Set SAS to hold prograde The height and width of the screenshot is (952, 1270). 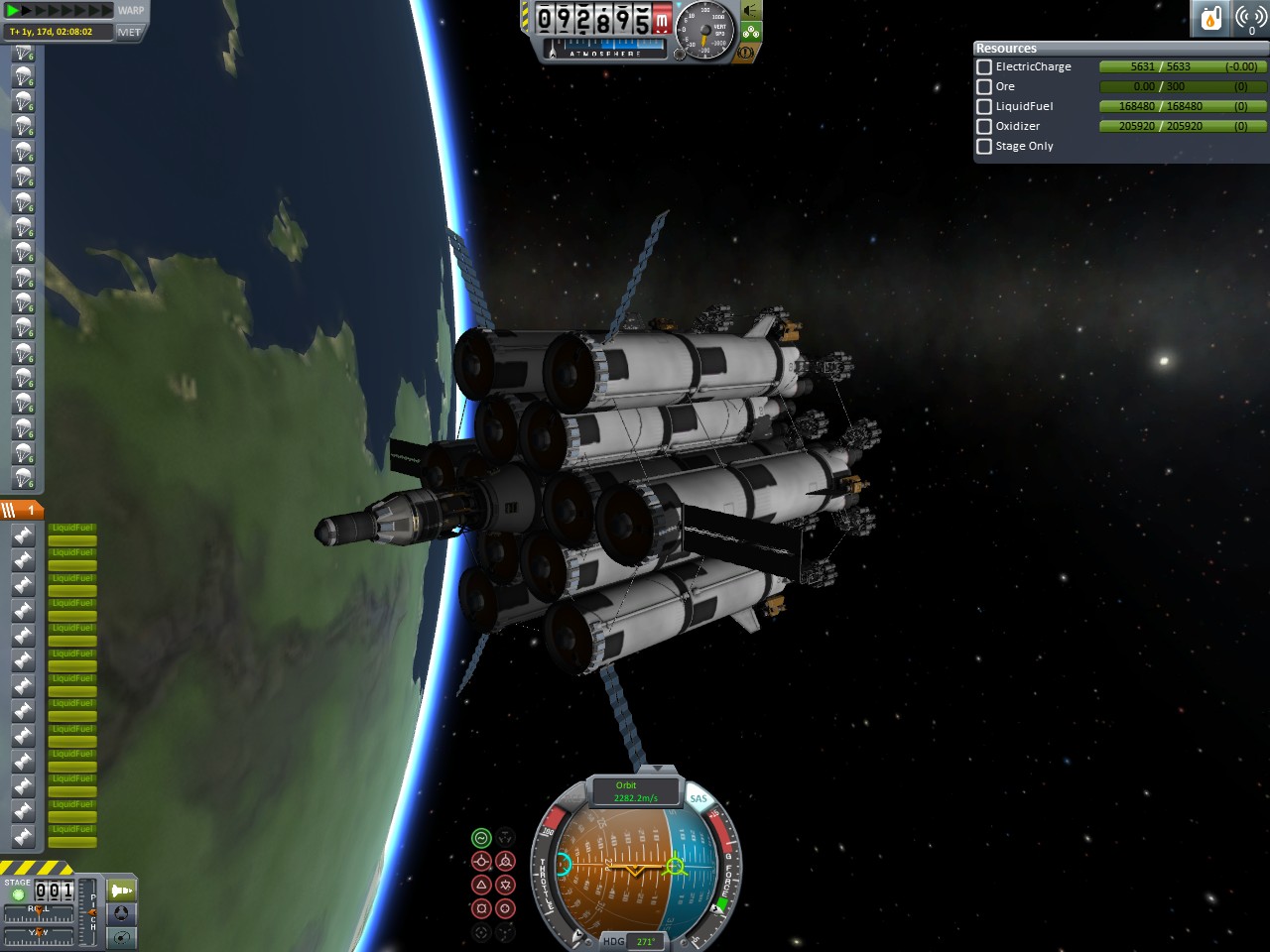tap(481, 861)
